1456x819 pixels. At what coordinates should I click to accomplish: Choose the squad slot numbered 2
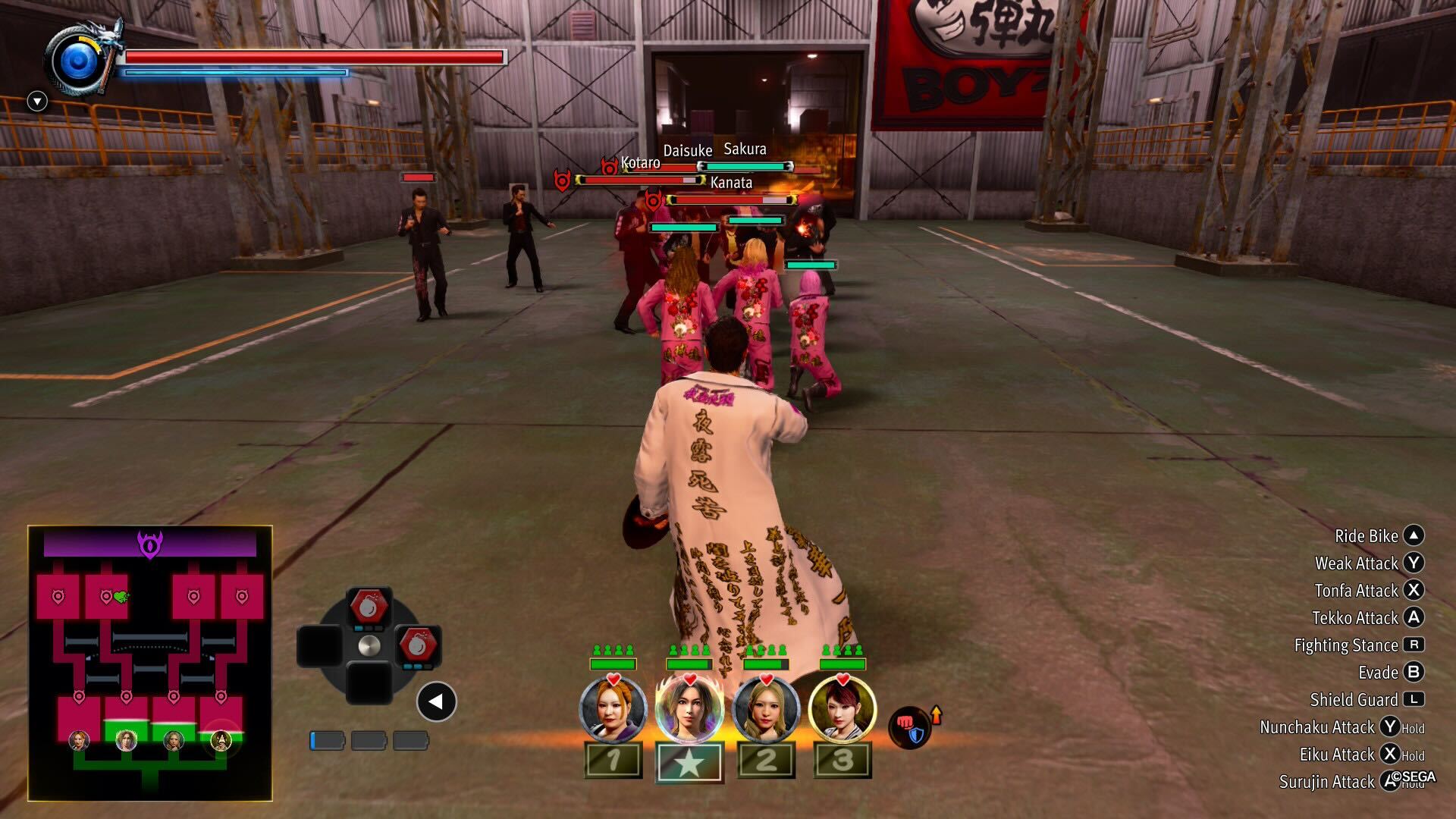pos(766,760)
